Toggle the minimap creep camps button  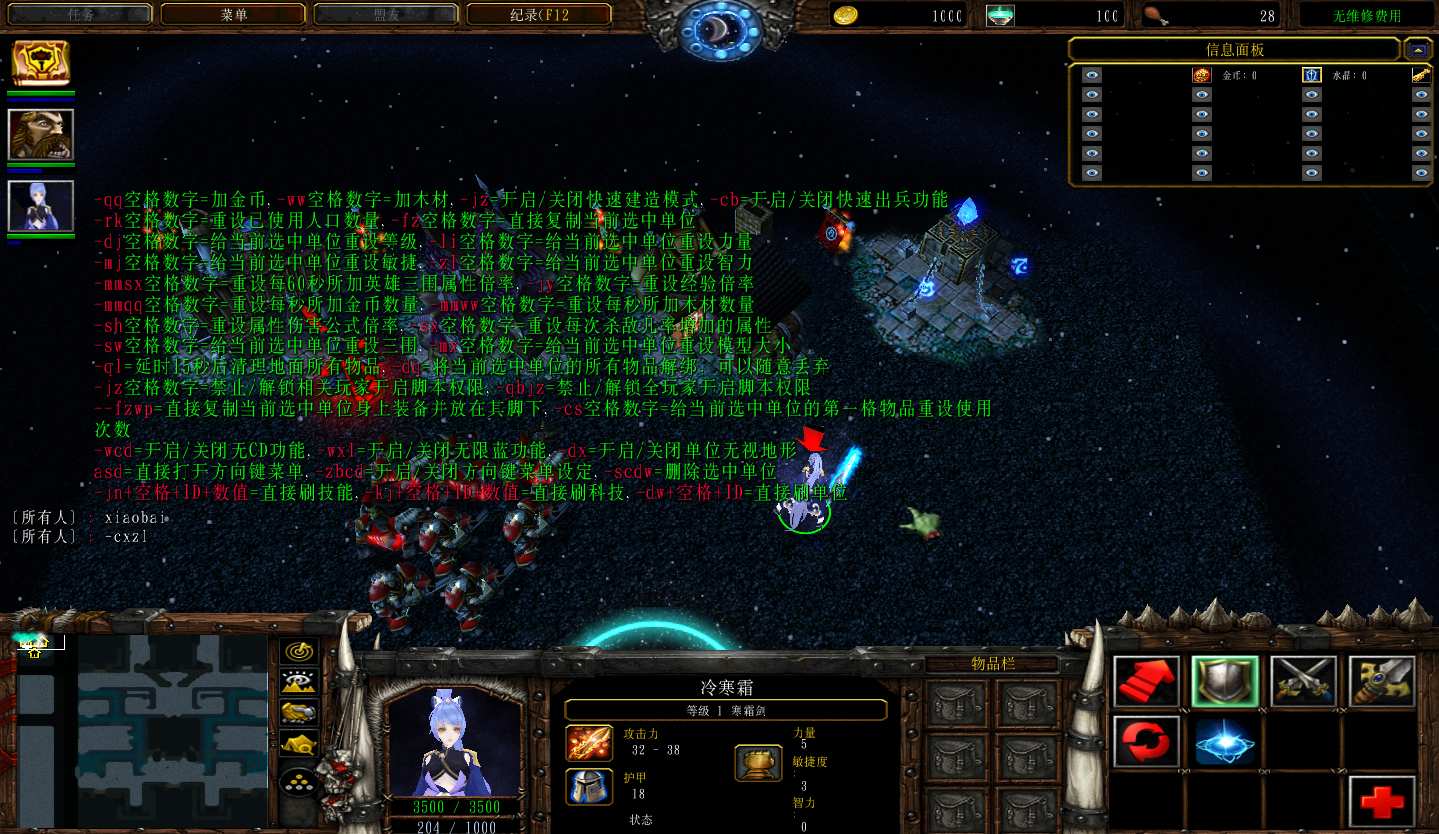299,745
